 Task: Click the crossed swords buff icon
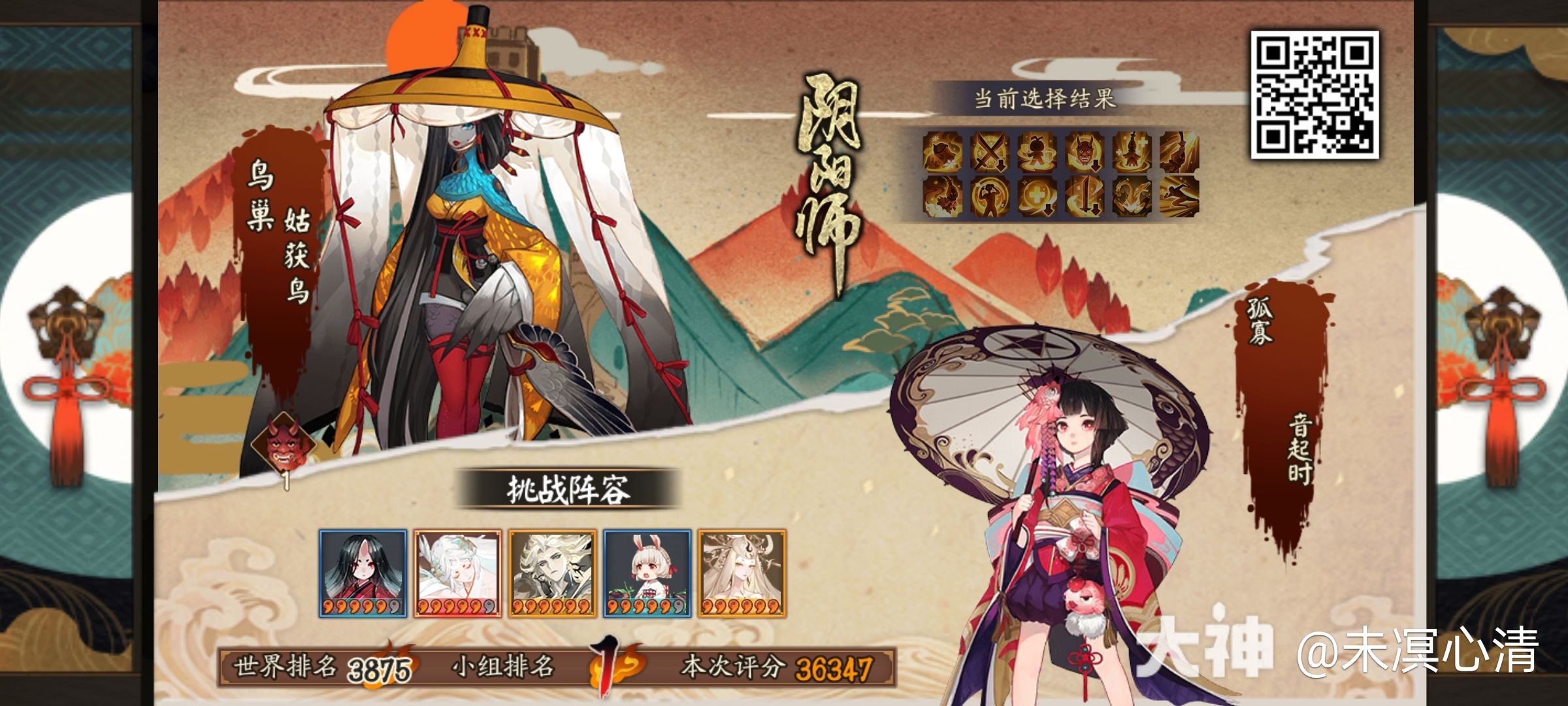coord(990,152)
